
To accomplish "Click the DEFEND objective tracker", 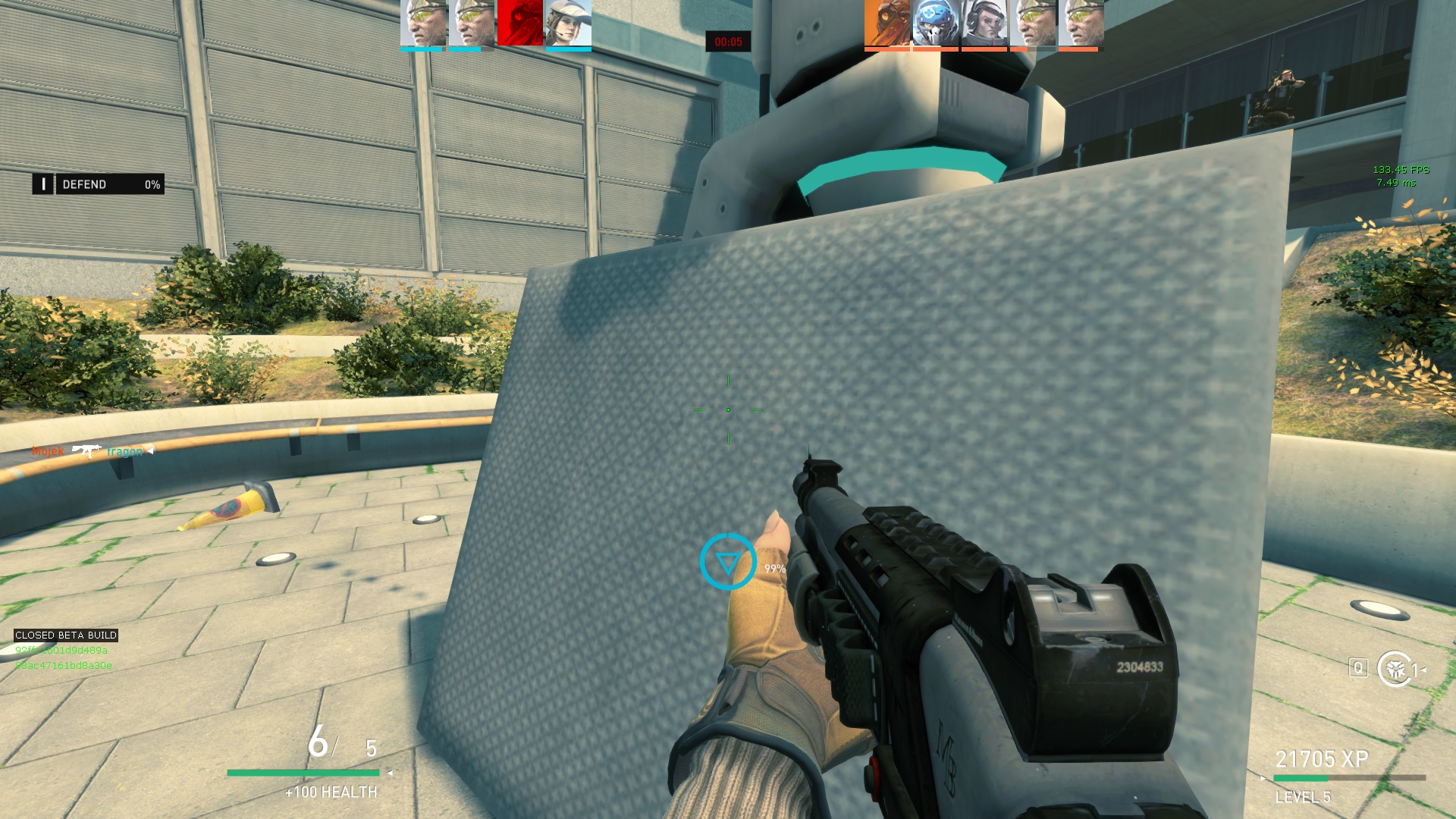I will [99, 184].
